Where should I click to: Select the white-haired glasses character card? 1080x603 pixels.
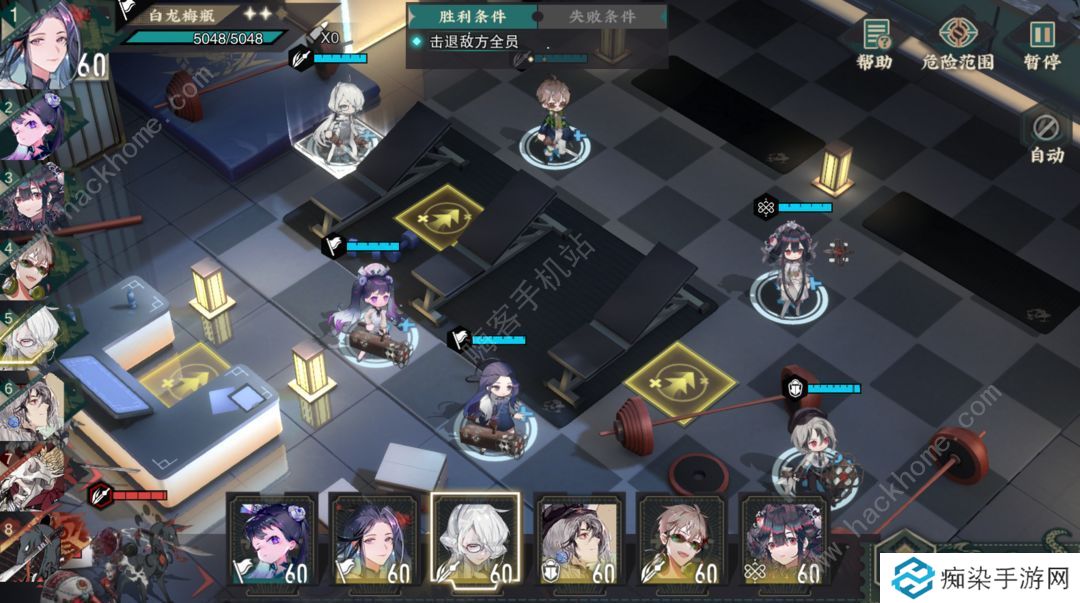point(478,540)
